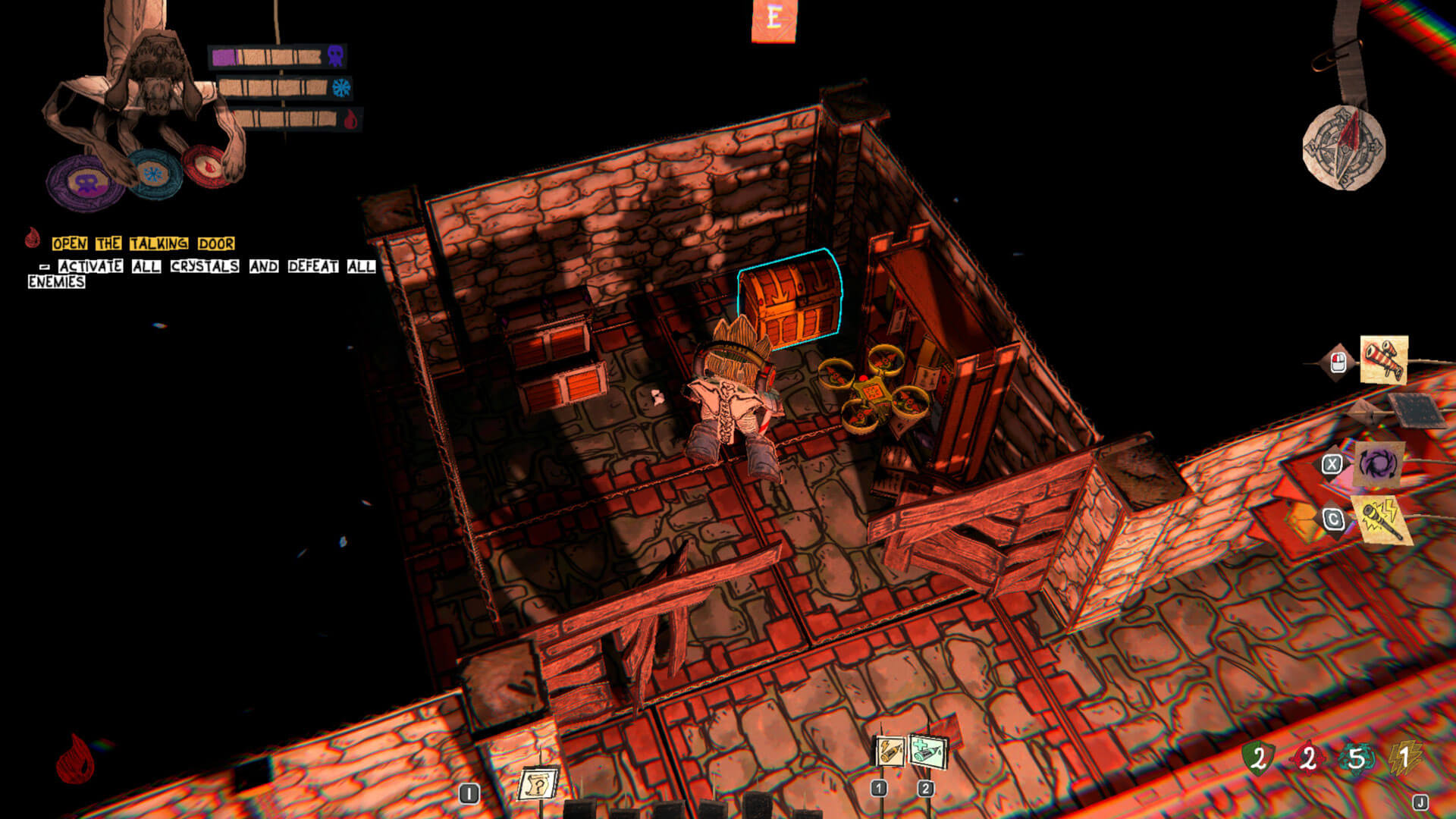Use the green healing syringe in slot 2

[928, 753]
